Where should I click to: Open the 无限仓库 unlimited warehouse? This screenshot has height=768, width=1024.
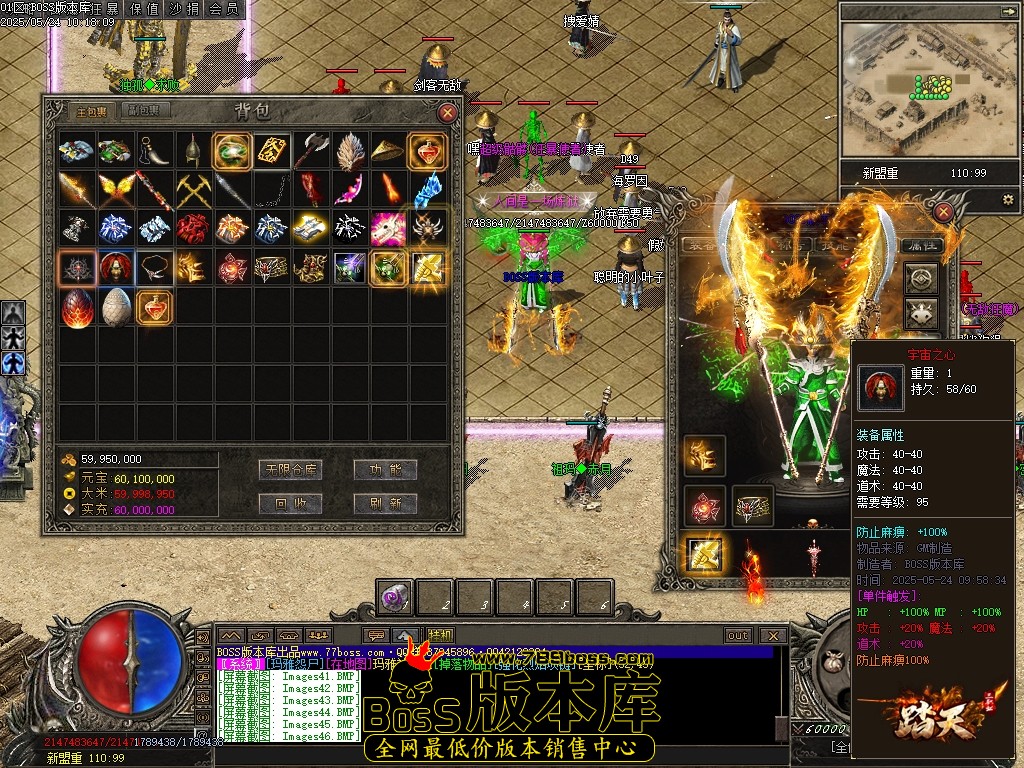pos(291,470)
